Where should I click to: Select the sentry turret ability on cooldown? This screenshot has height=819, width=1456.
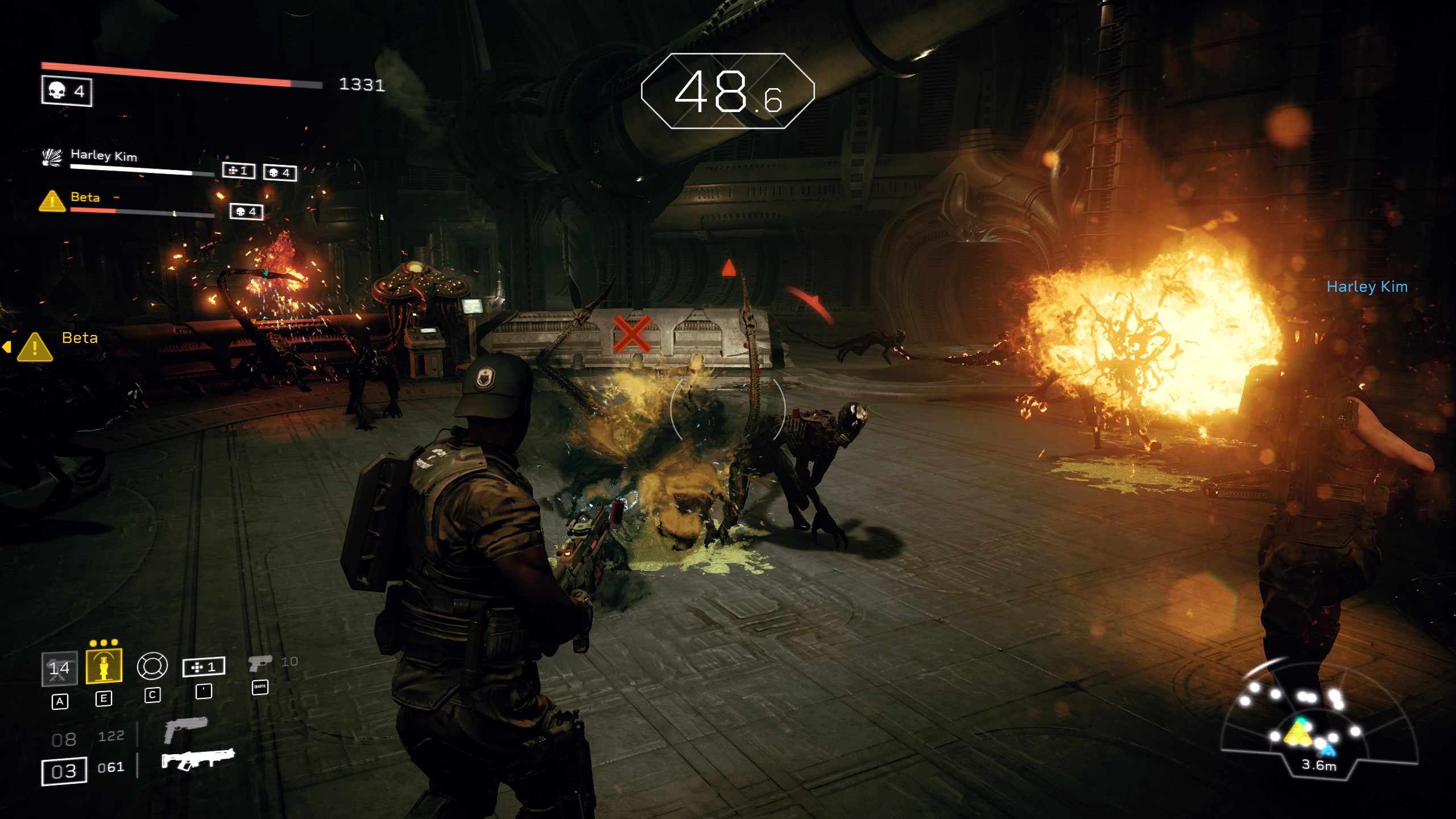[60, 668]
